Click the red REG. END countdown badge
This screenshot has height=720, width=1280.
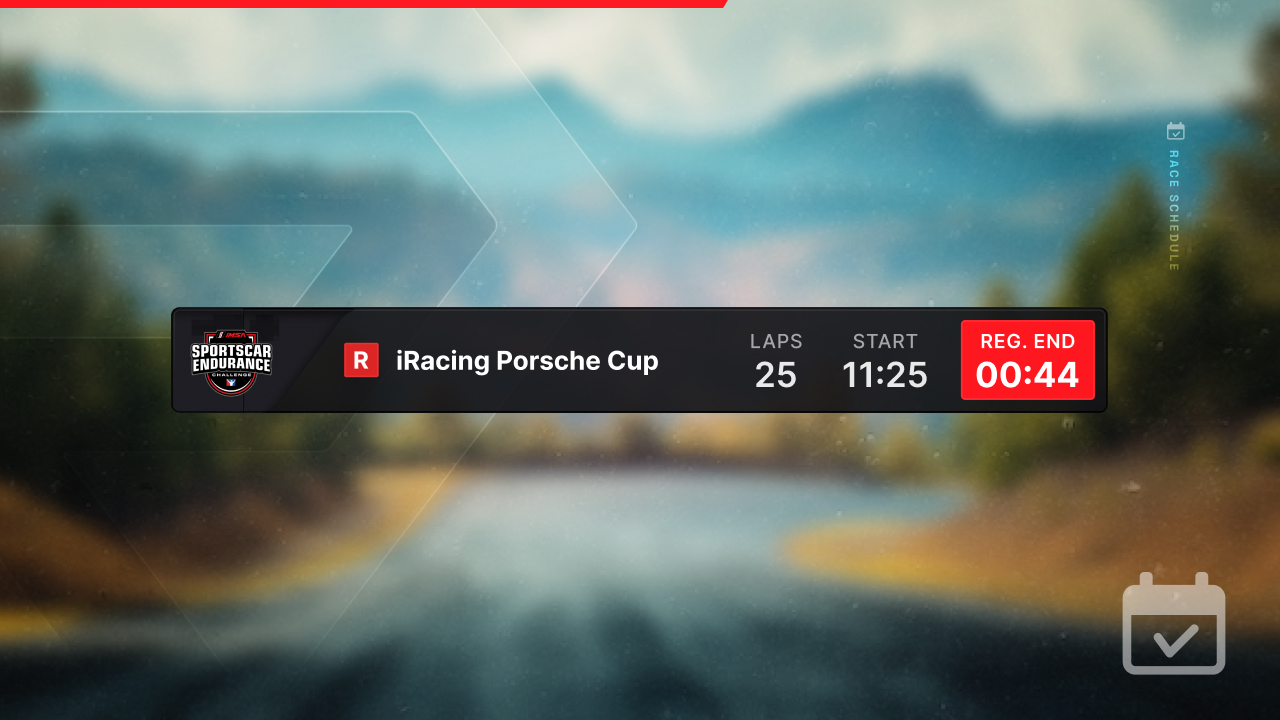click(1028, 359)
